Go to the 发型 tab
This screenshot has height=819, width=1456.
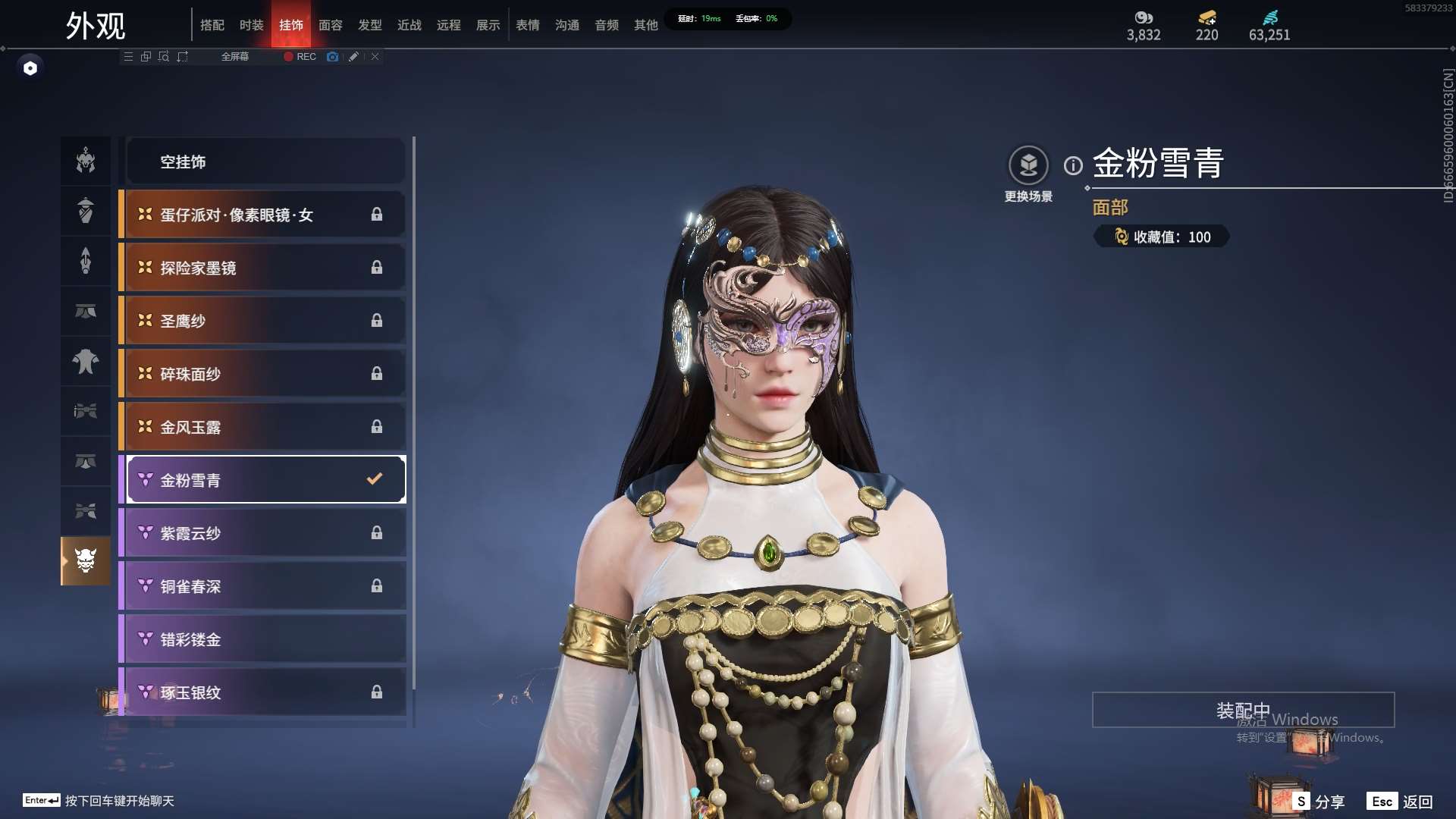(x=370, y=25)
